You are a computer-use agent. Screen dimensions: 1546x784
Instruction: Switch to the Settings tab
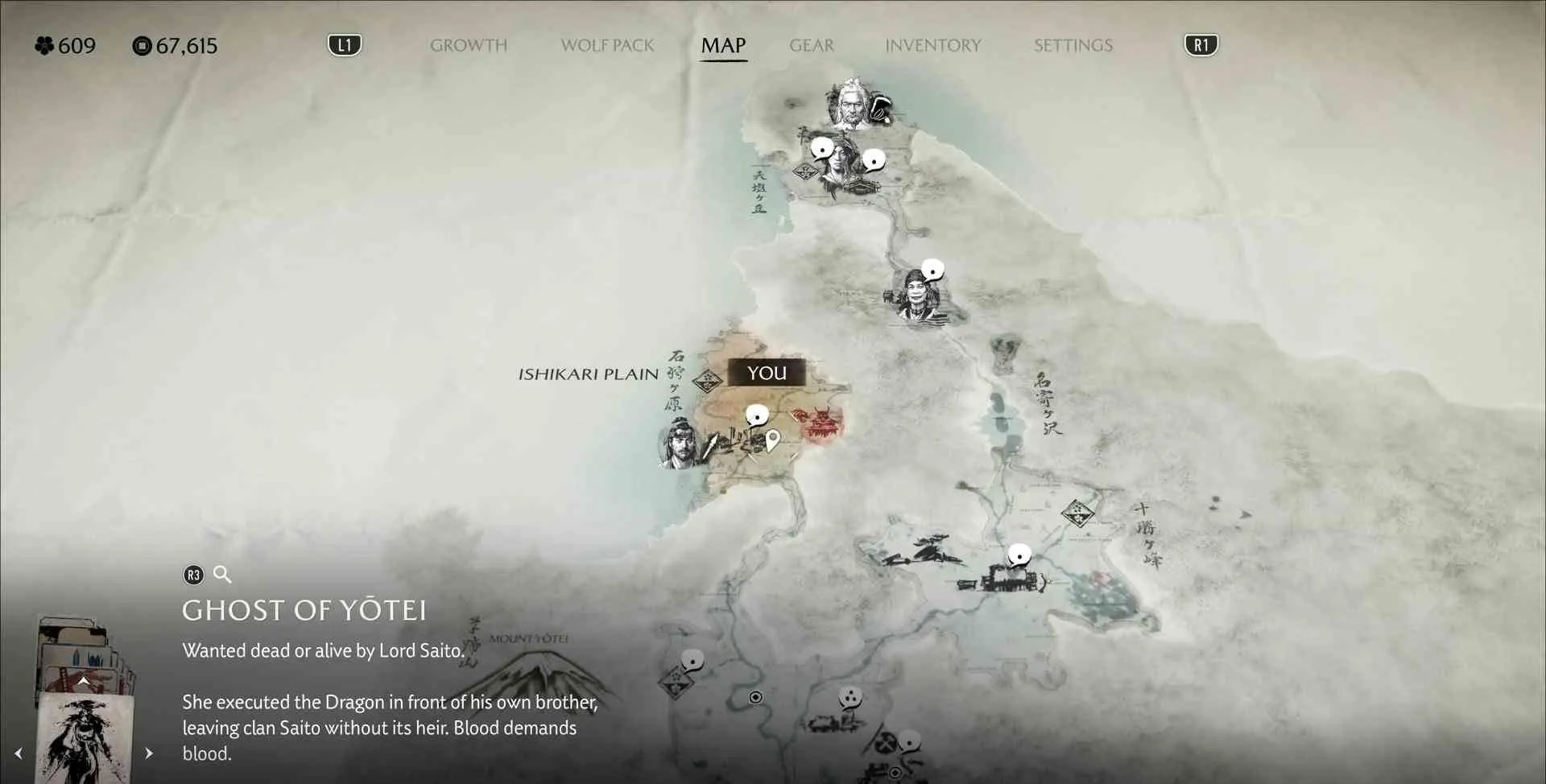pyautogui.click(x=1073, y=46)
